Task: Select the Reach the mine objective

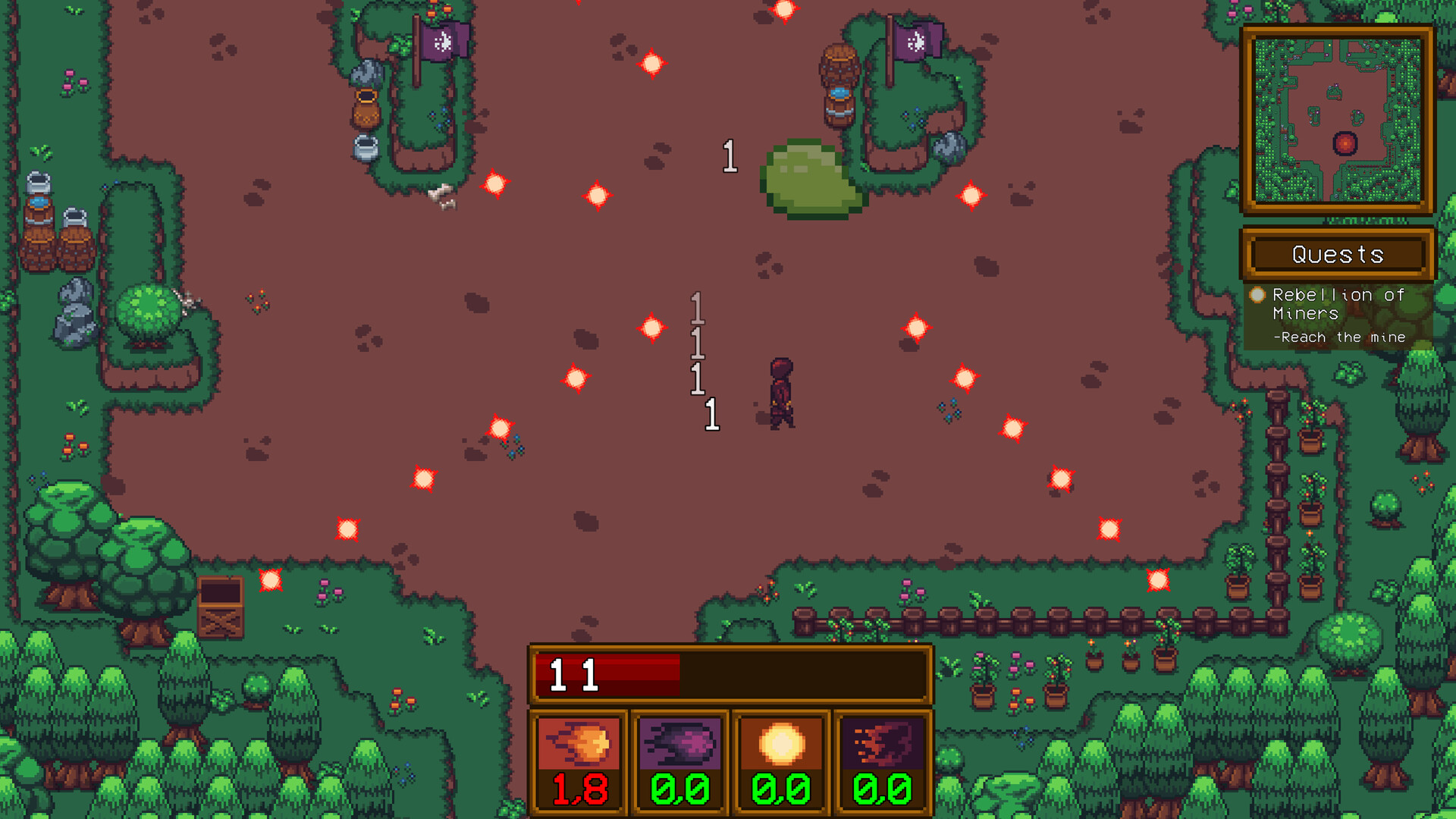Action: tap(1341, 337)
